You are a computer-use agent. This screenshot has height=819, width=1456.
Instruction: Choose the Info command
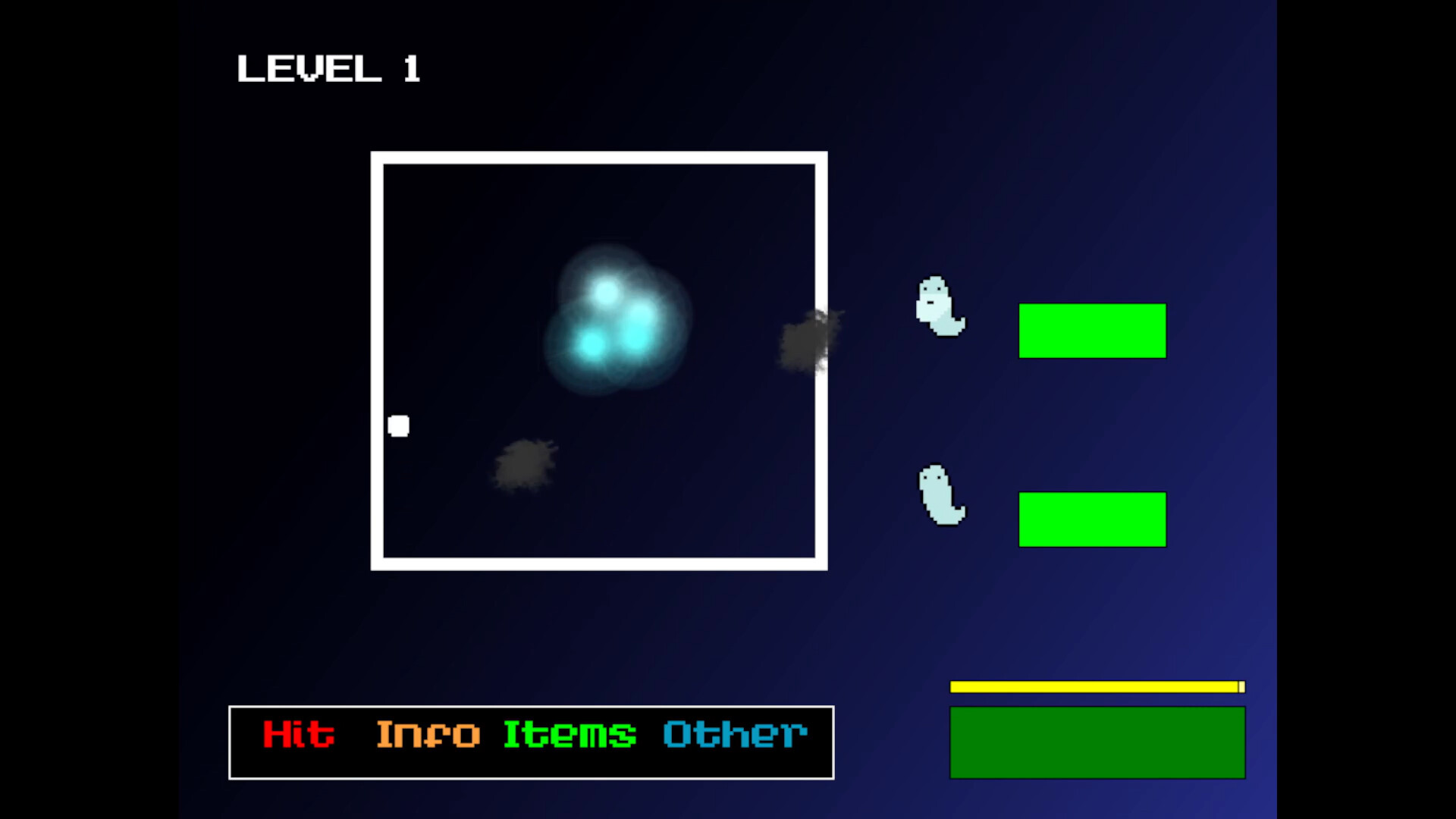click(x=428, y=733)
